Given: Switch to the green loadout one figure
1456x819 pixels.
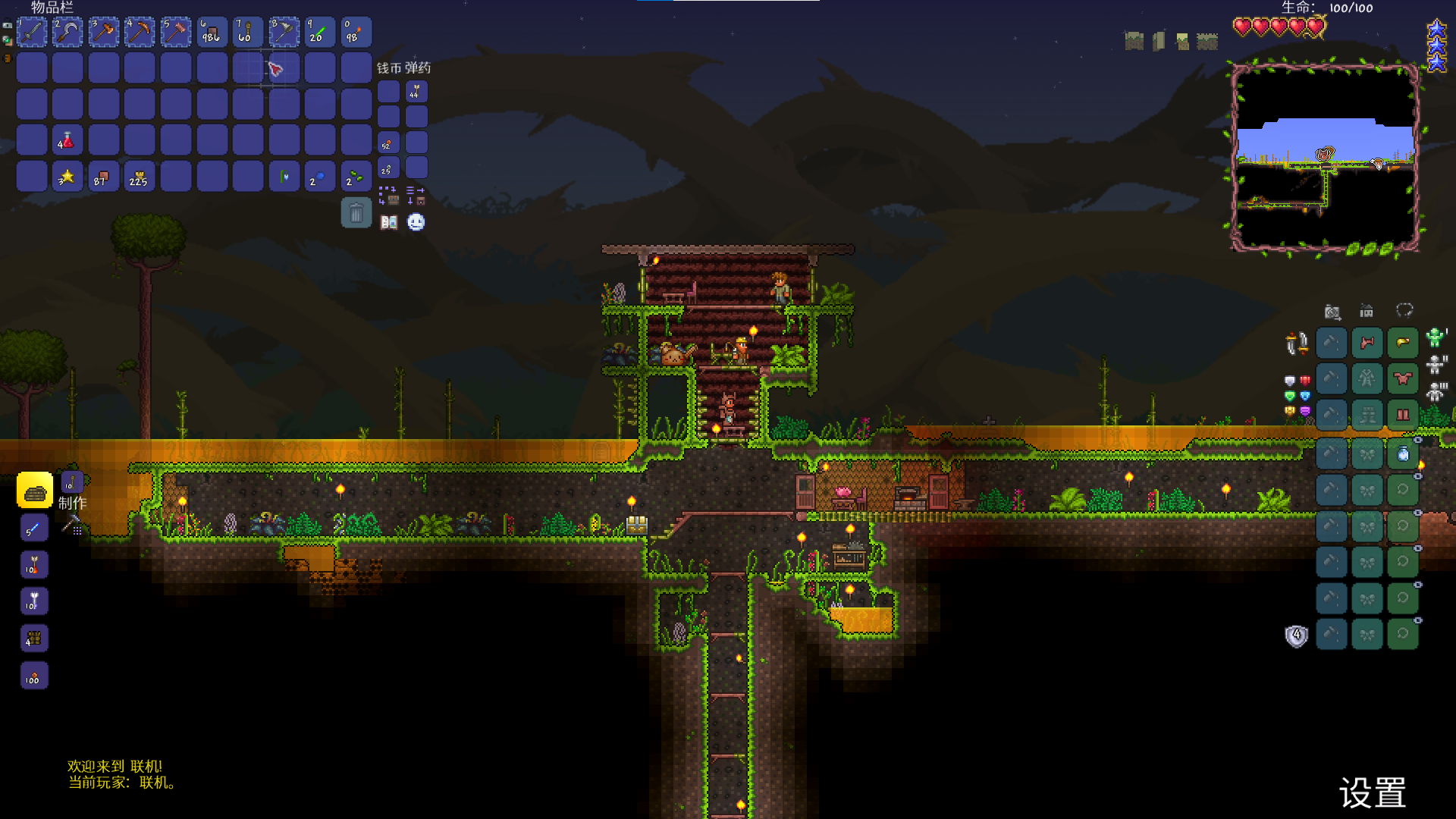Looking at the screenshot, I should (1435, 337).
